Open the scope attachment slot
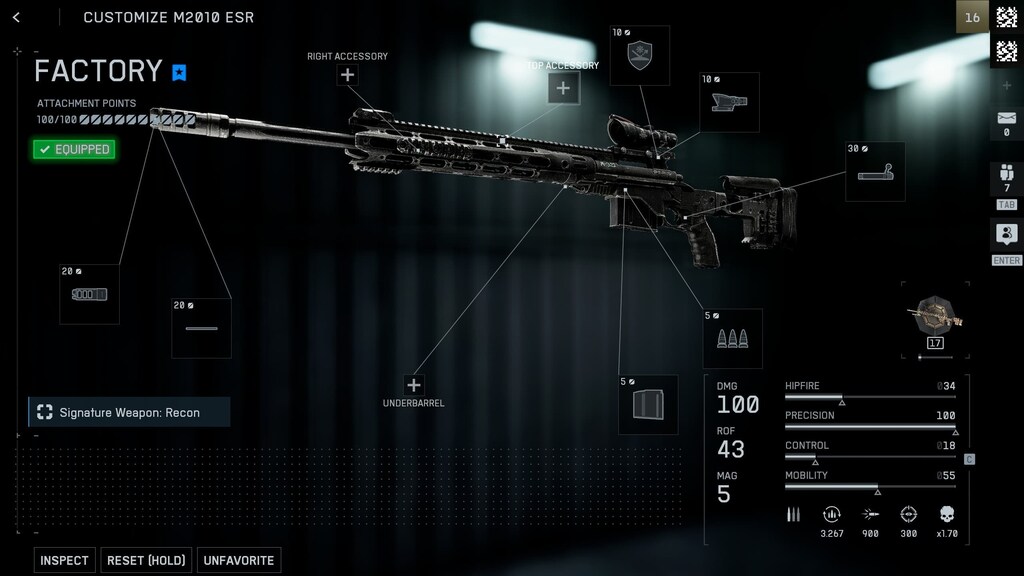Viewport: 1024px width, 576px height. click(x=729, y=102)
